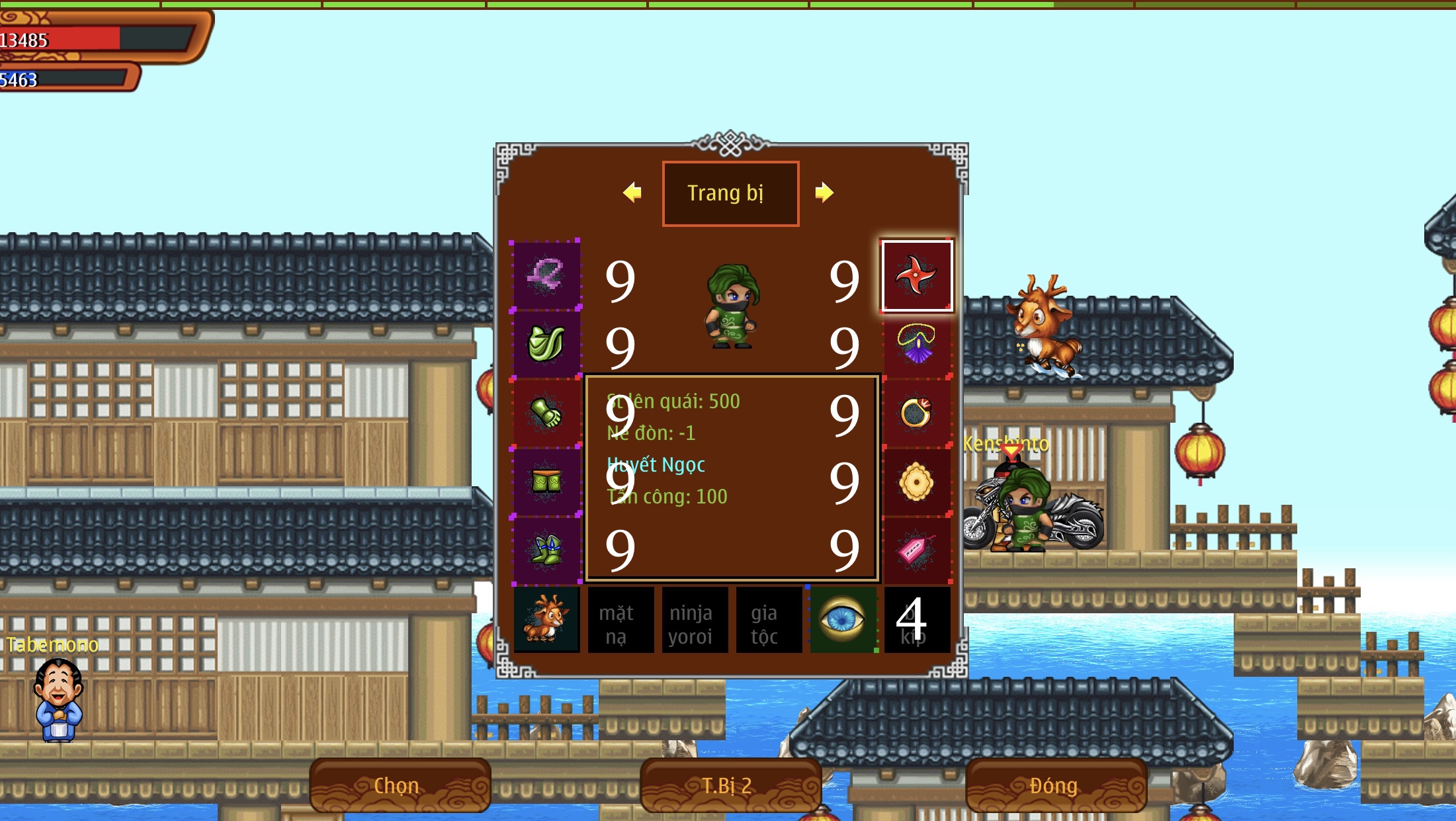Select the Trang bị tab header
The image size is (1456, 821).
[x=730, y=193]
